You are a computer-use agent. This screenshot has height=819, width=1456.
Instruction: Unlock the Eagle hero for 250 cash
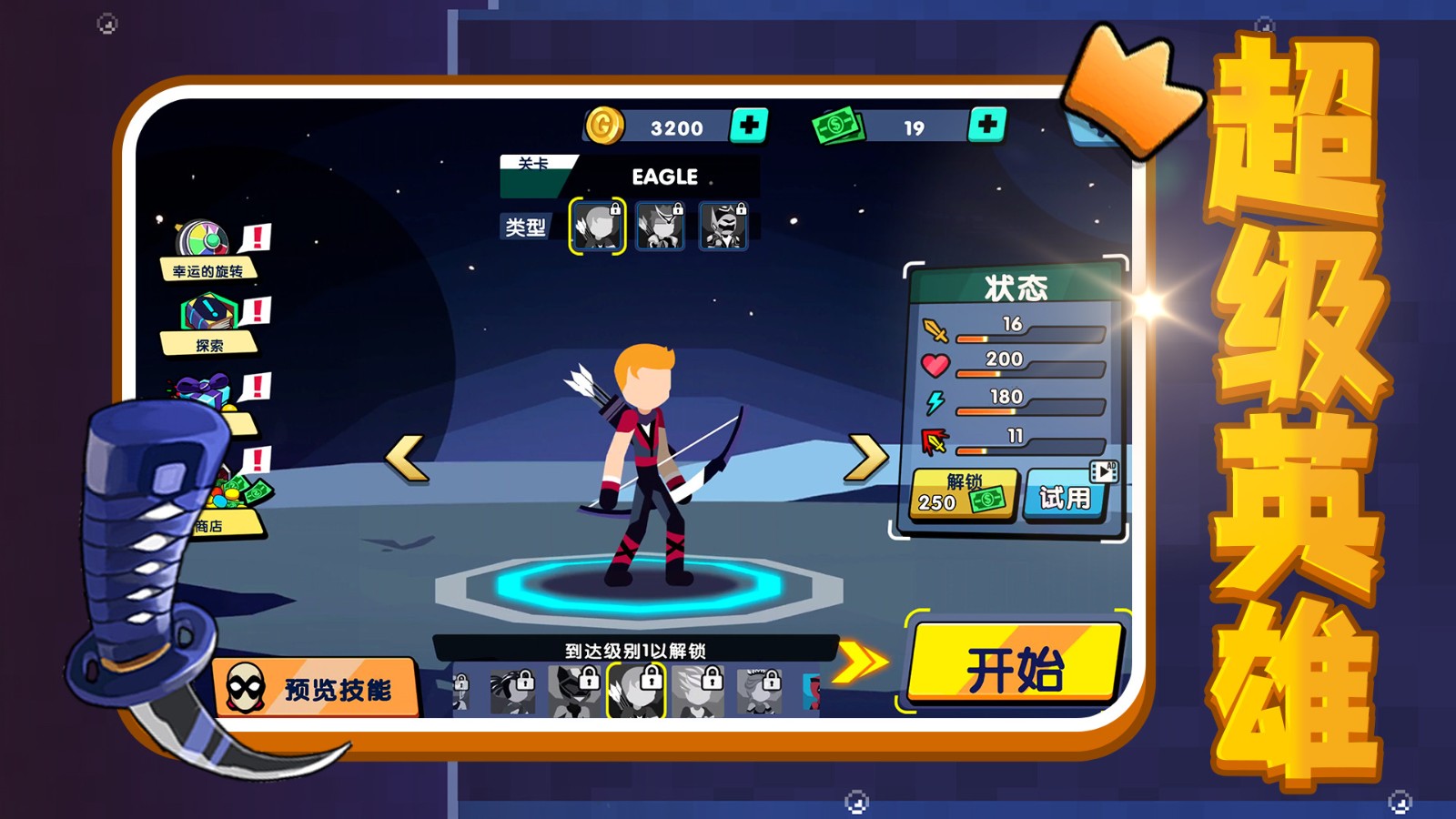pyautogui.click(x=964, y=494)
